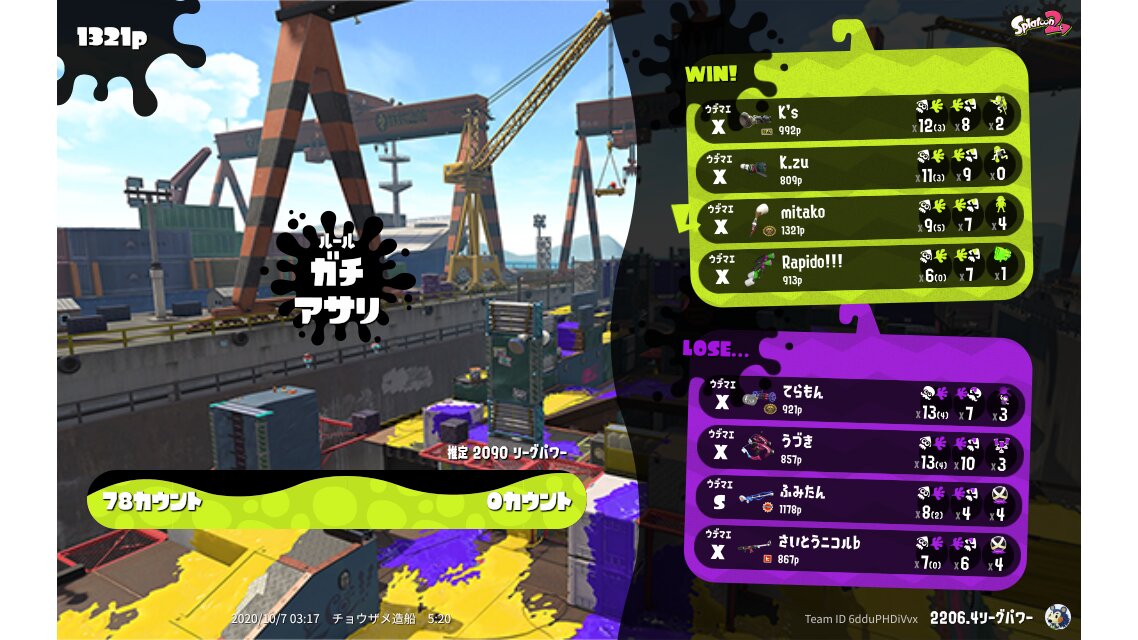Open mitako's result row
Viewport: 1138px width, 640px height.
coord(860,218)
